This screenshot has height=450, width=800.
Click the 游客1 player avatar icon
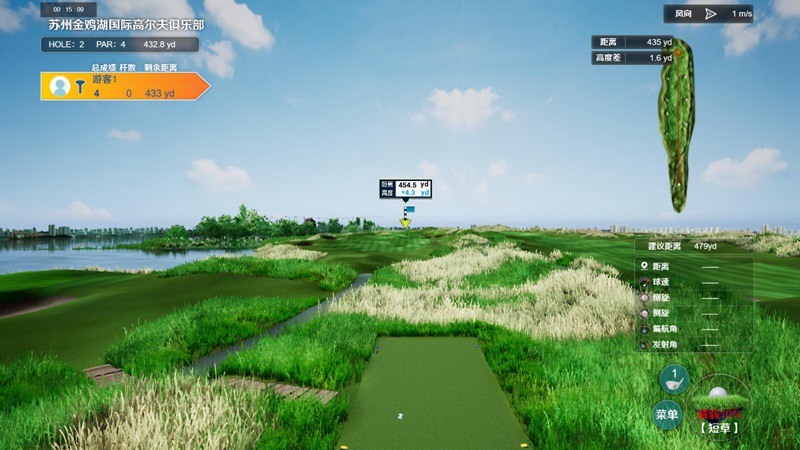[60, 87]
